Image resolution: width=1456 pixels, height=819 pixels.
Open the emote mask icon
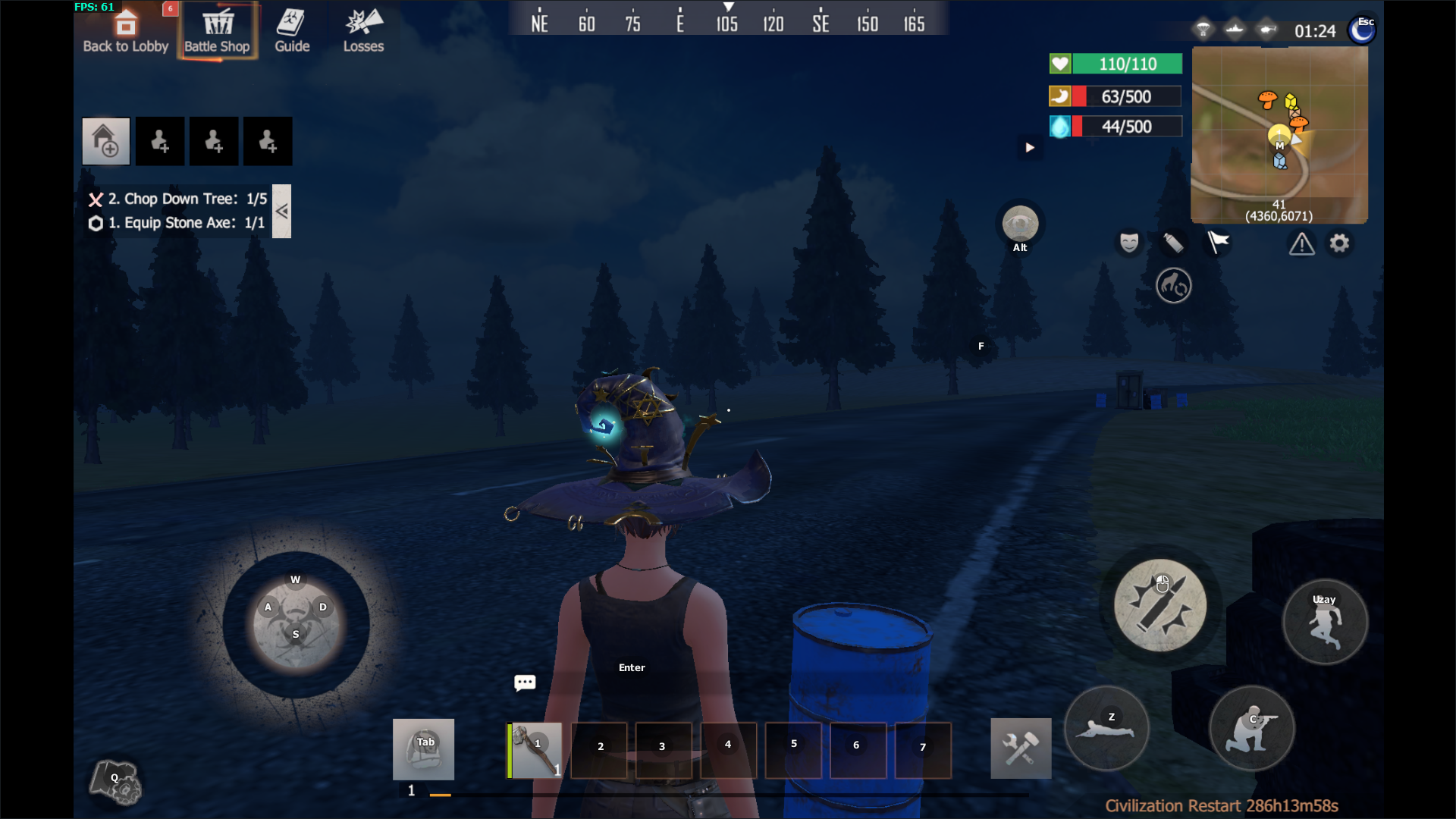[1129, 243]
